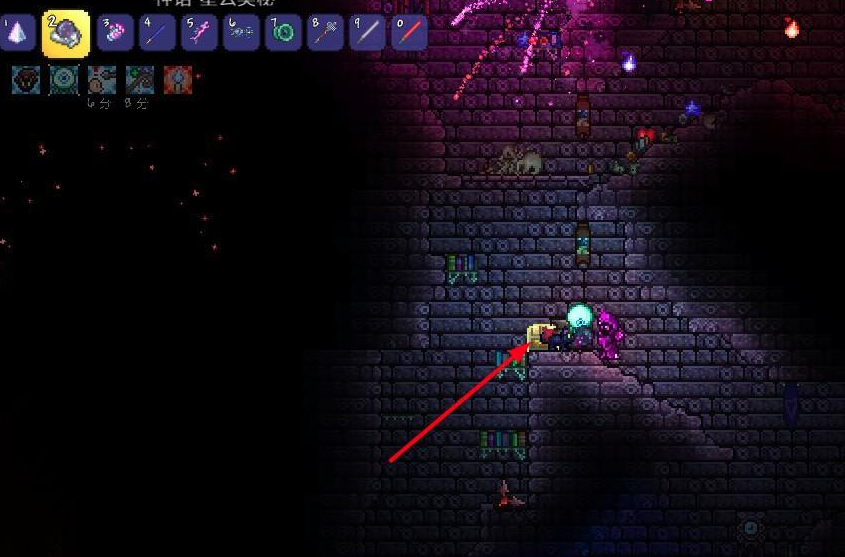Image resolution: width=845 pixels, height=557 pixels.
Task: Equip the hammer tool in slot 8
Action: pyautogui.click(x=325, y=33)
